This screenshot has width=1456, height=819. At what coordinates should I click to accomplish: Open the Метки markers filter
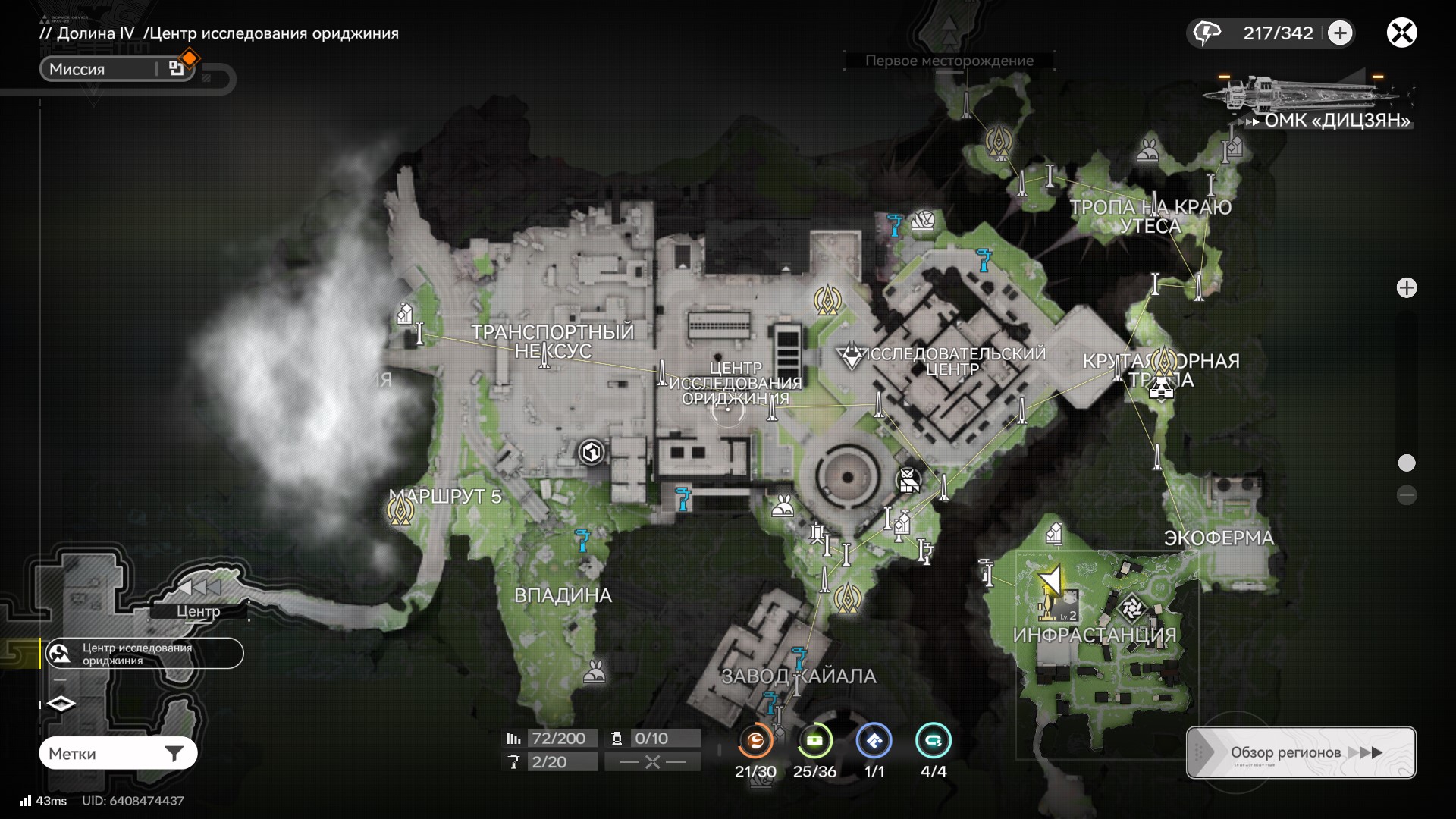pyautogui.click(x=118, y=753)
